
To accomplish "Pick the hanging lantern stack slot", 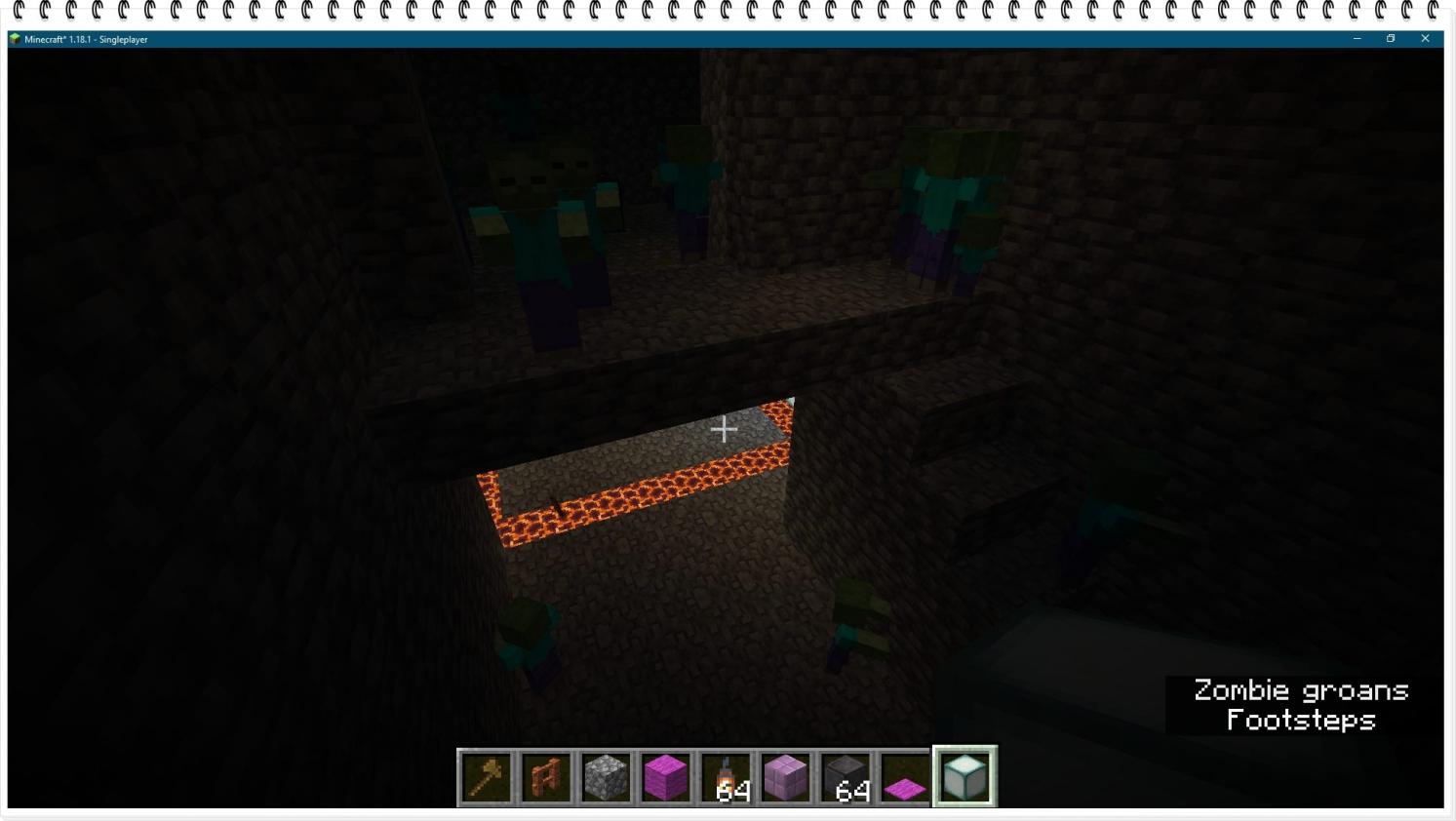I will (x=727, y=777).
